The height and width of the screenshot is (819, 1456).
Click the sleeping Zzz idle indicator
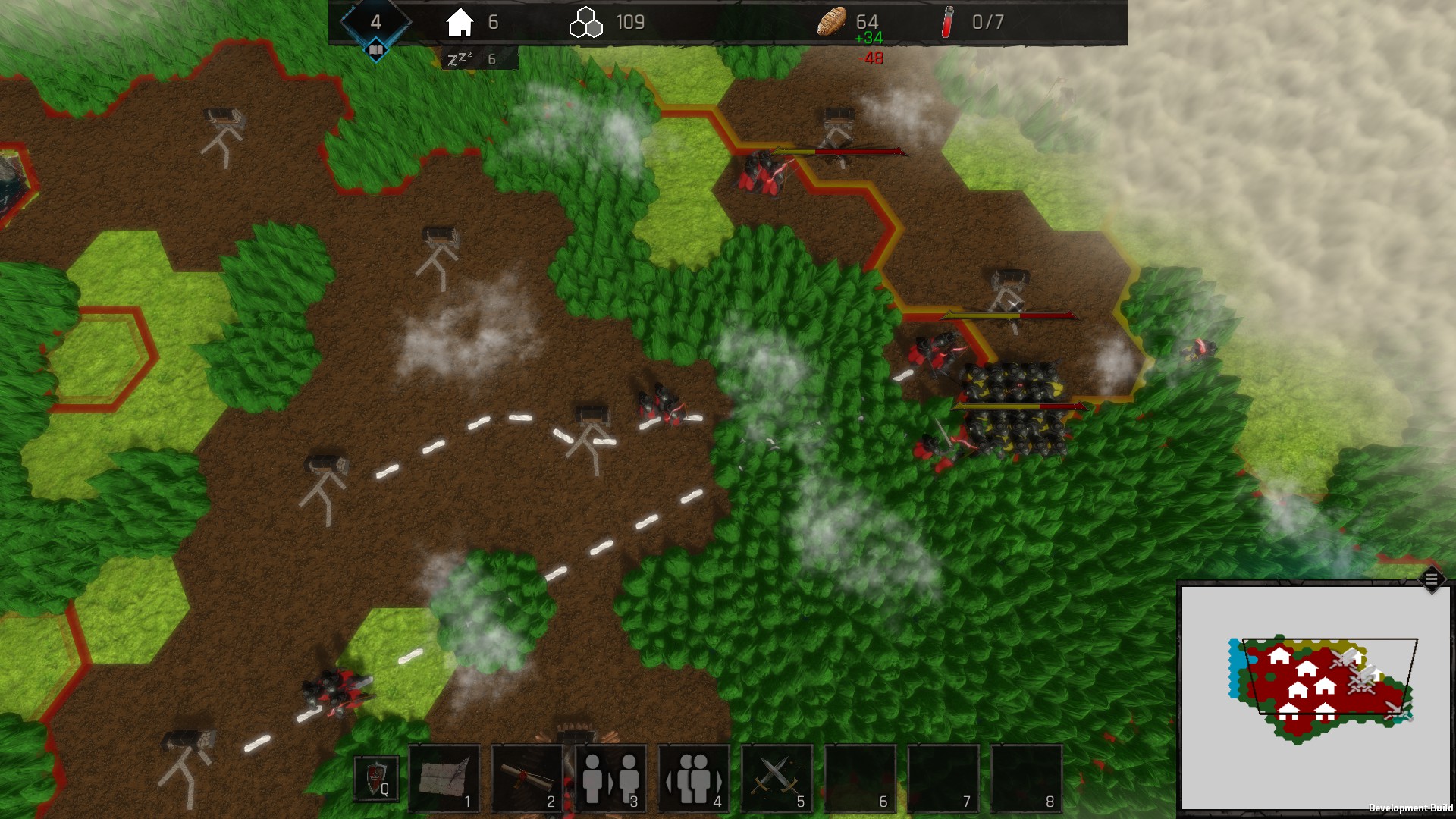pyautogui.click(x=460, y=58)
